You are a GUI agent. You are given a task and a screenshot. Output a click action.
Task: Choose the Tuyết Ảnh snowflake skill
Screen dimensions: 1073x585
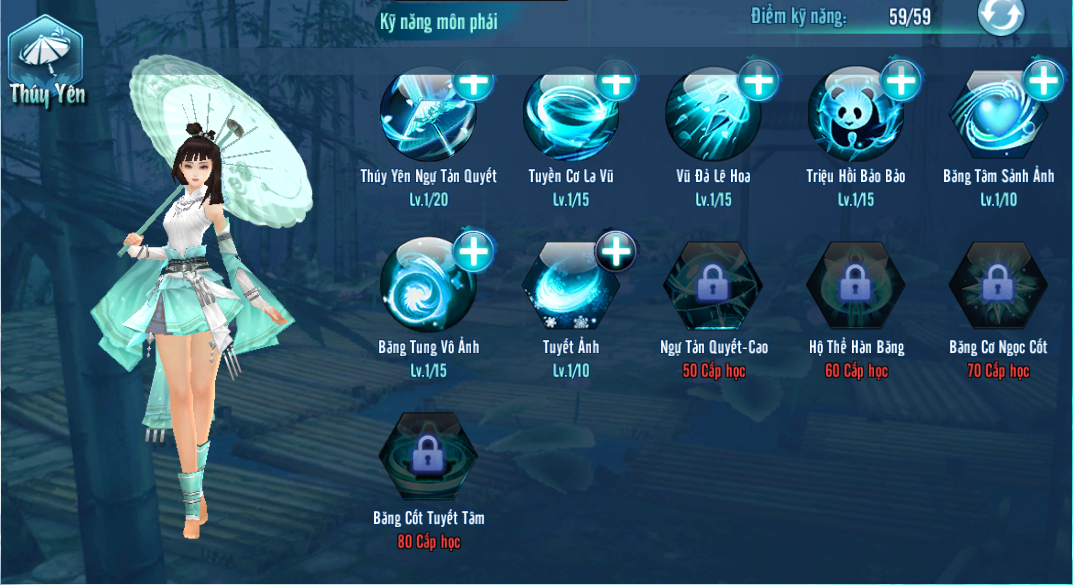point(570,288)
